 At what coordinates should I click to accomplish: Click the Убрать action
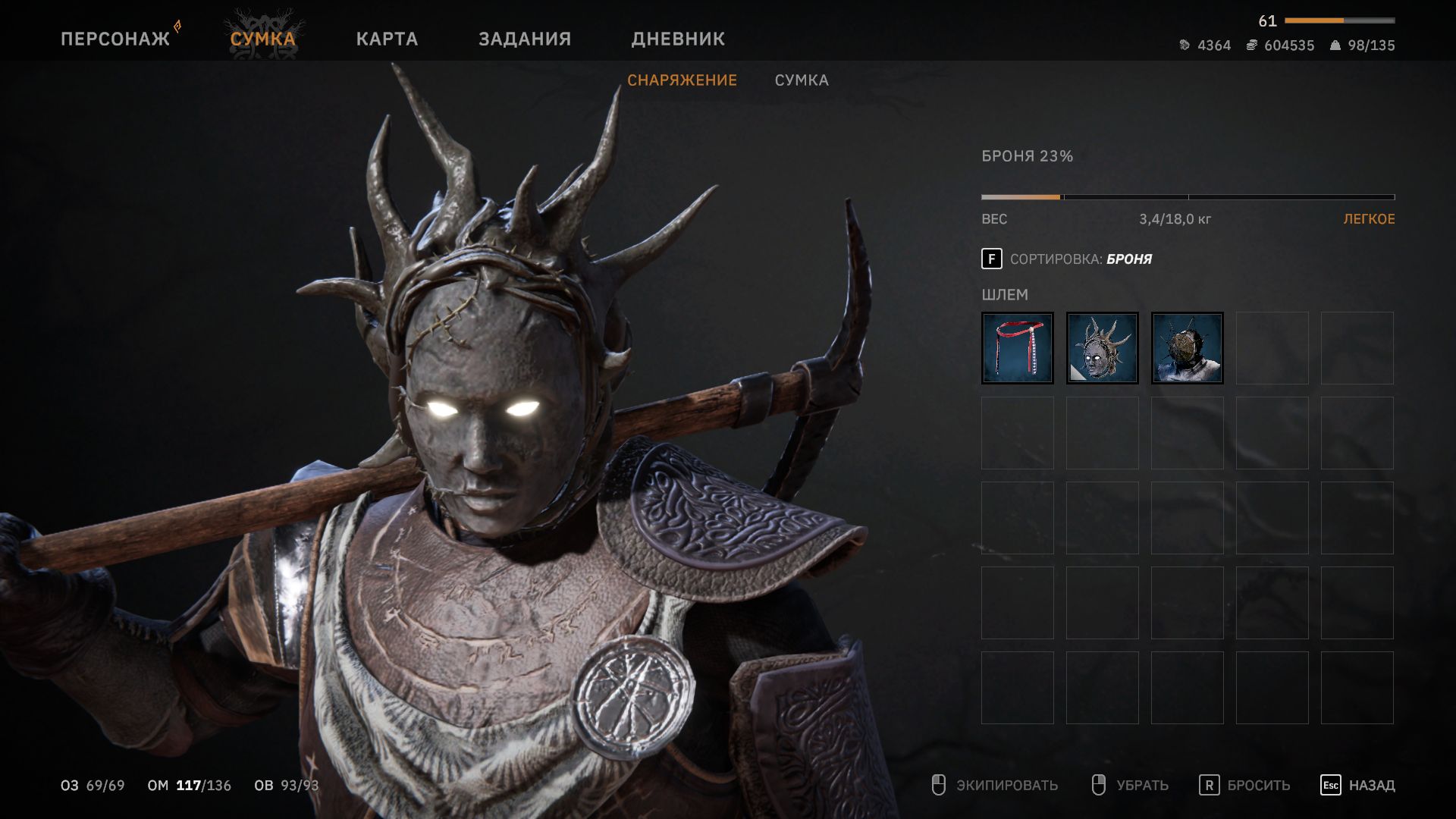1130,785
